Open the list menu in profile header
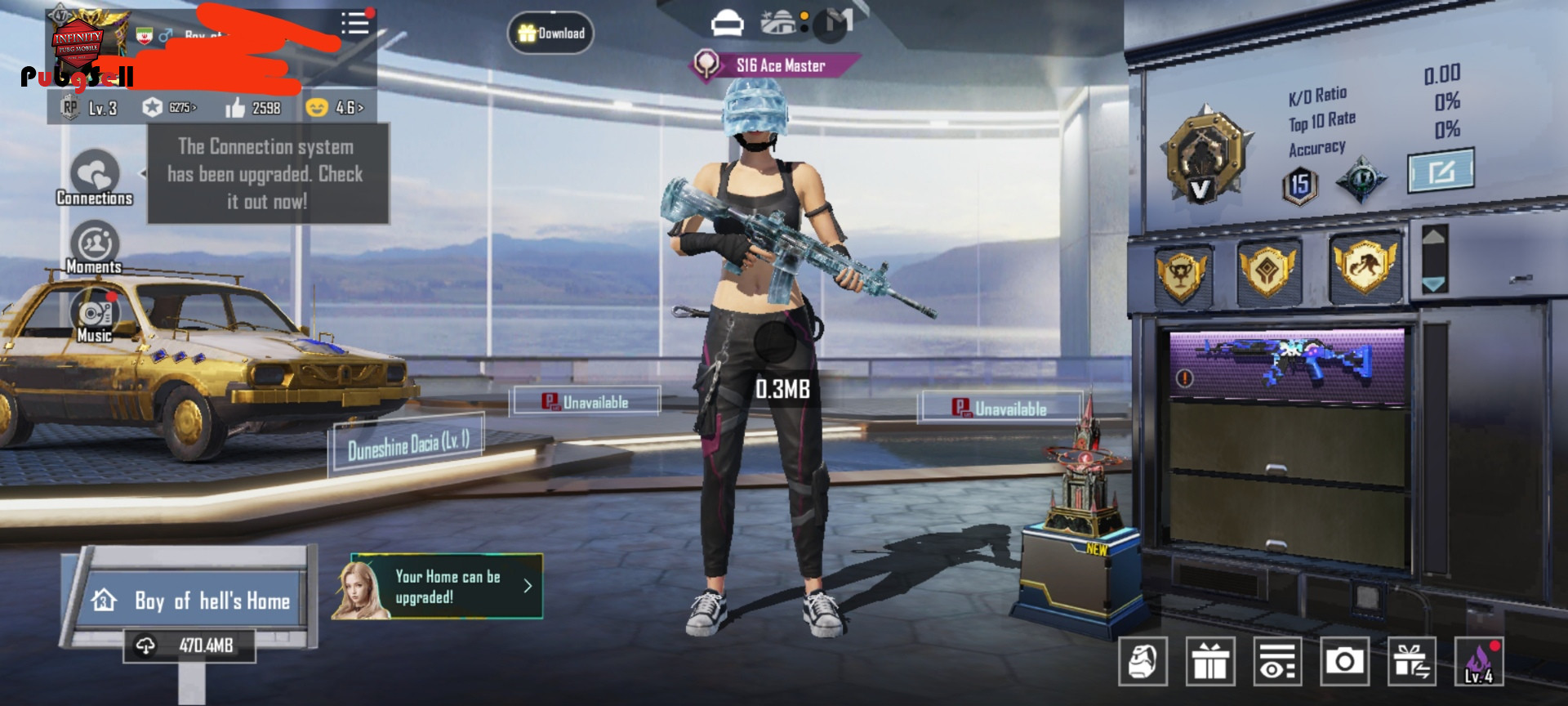The width and height of the screenshot is (1568, 706). pos(355,23)
